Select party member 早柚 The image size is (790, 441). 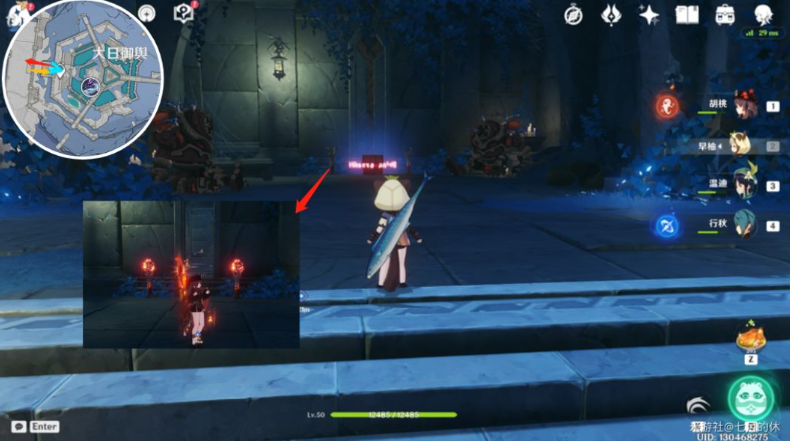[741, 146]
